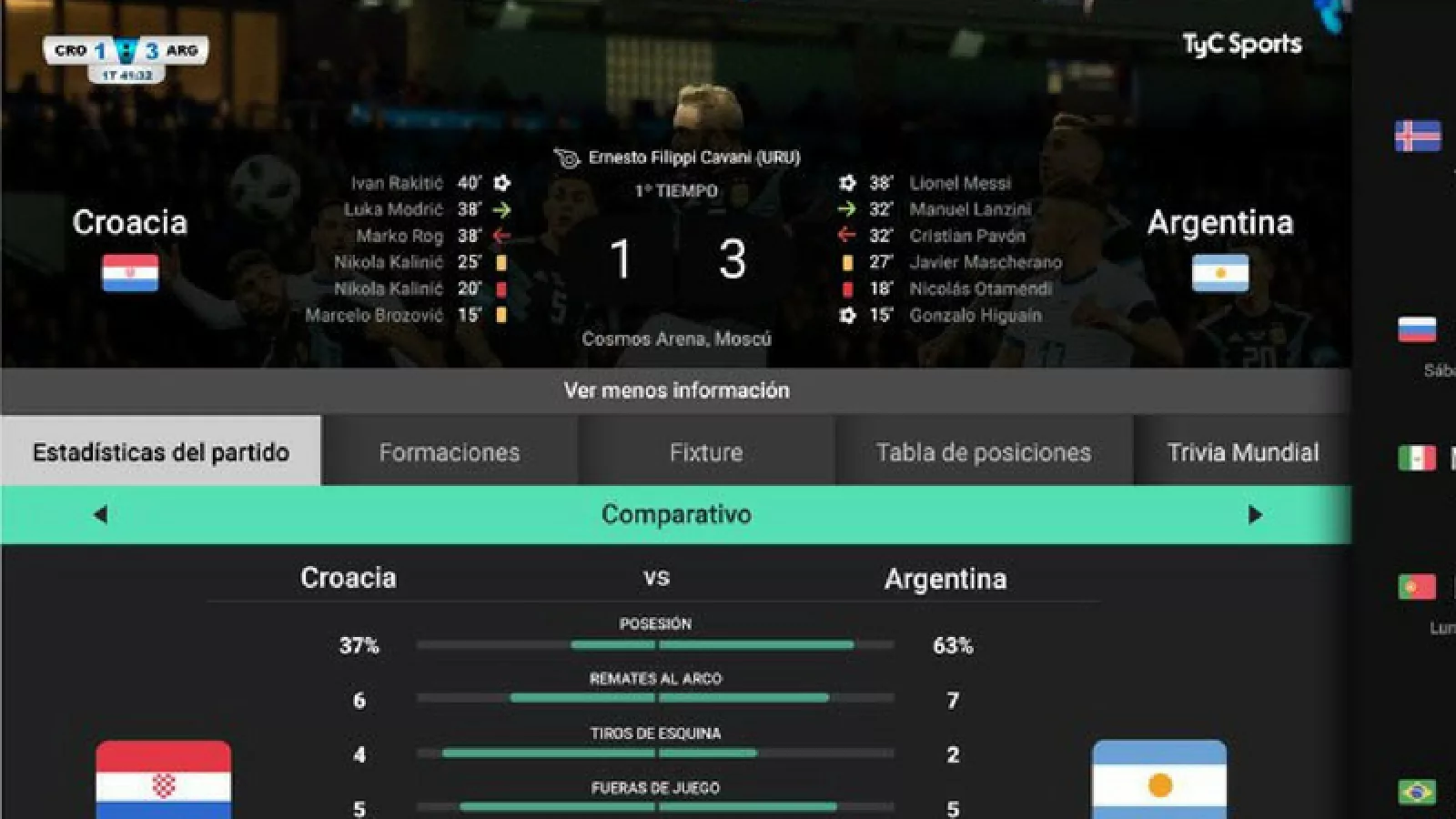
Task: Pick the Mexico flag in the sidebar
Action: click(1417, 458)
